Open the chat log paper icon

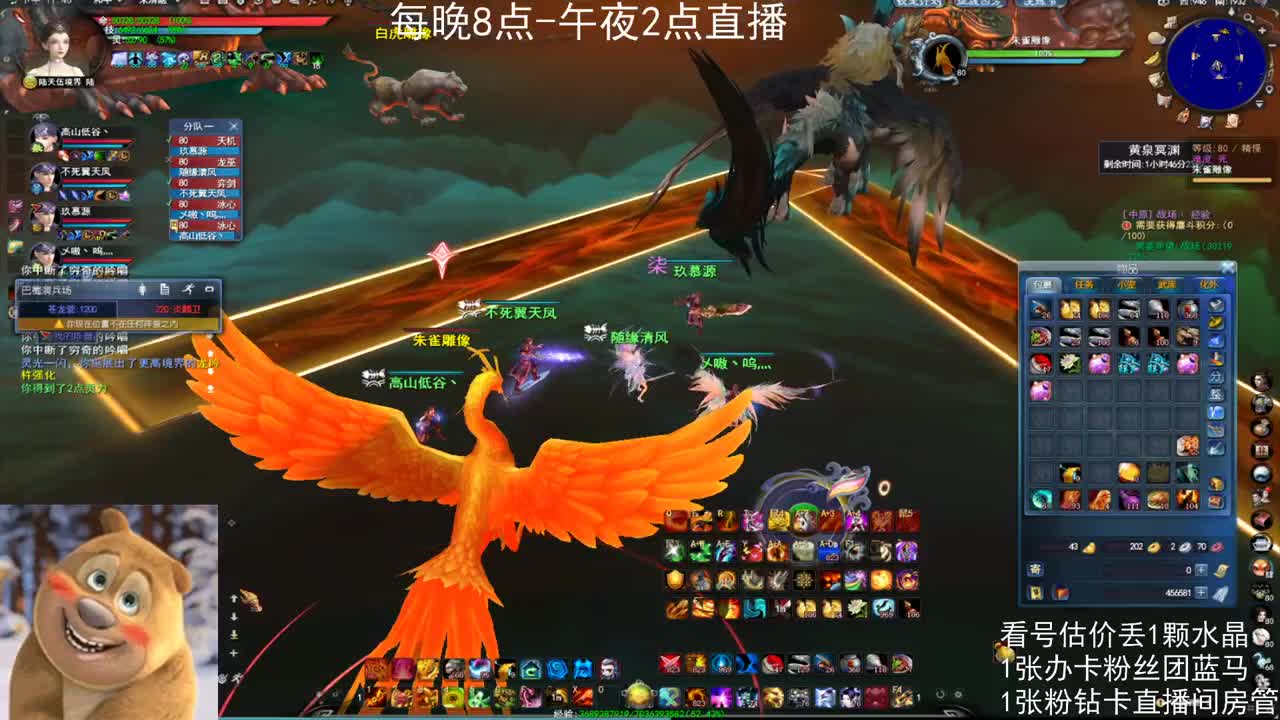[x=165, y=289]
